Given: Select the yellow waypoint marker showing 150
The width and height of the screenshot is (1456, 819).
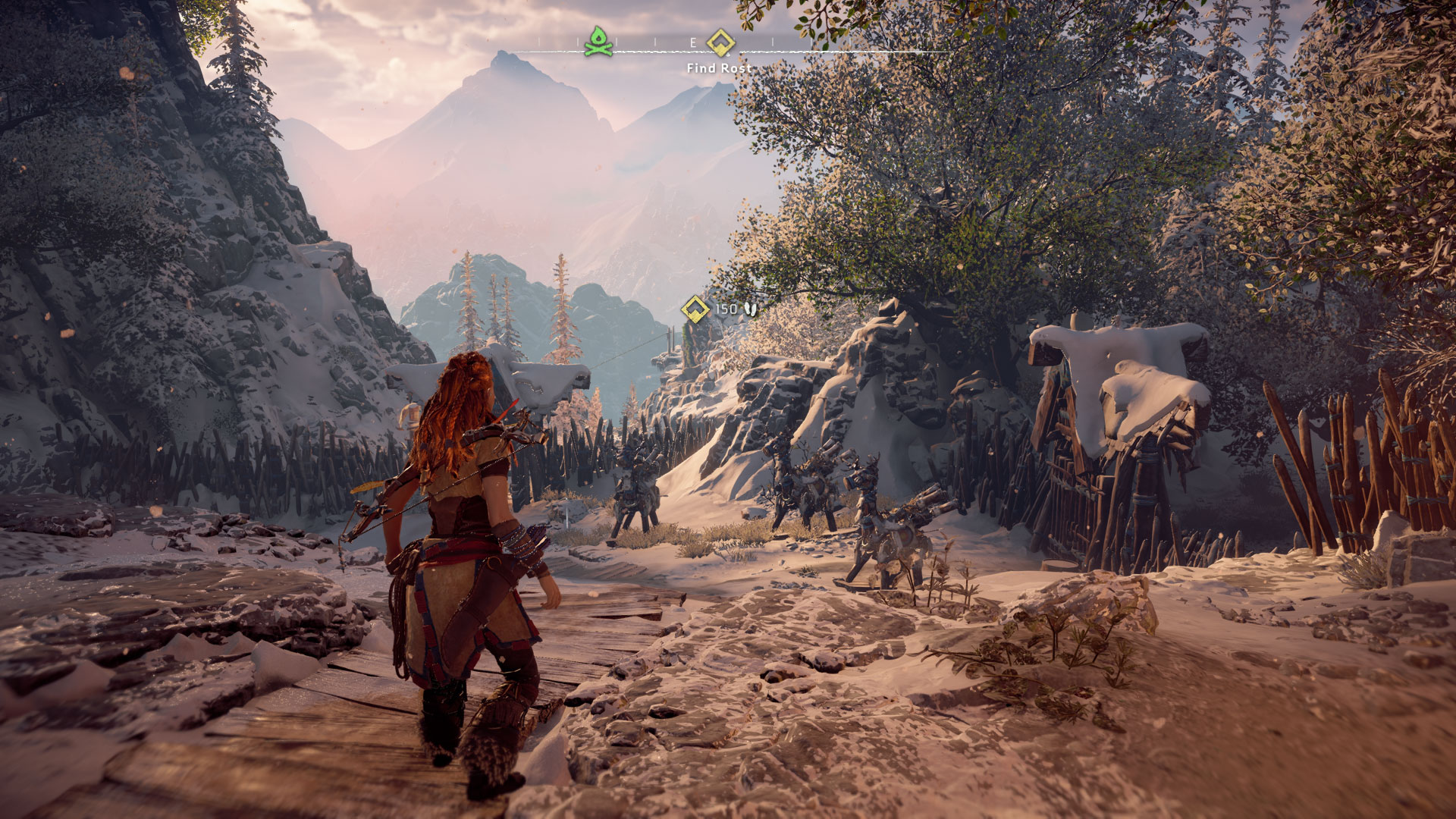Looking at the screenshot, I should click(695, 309).
